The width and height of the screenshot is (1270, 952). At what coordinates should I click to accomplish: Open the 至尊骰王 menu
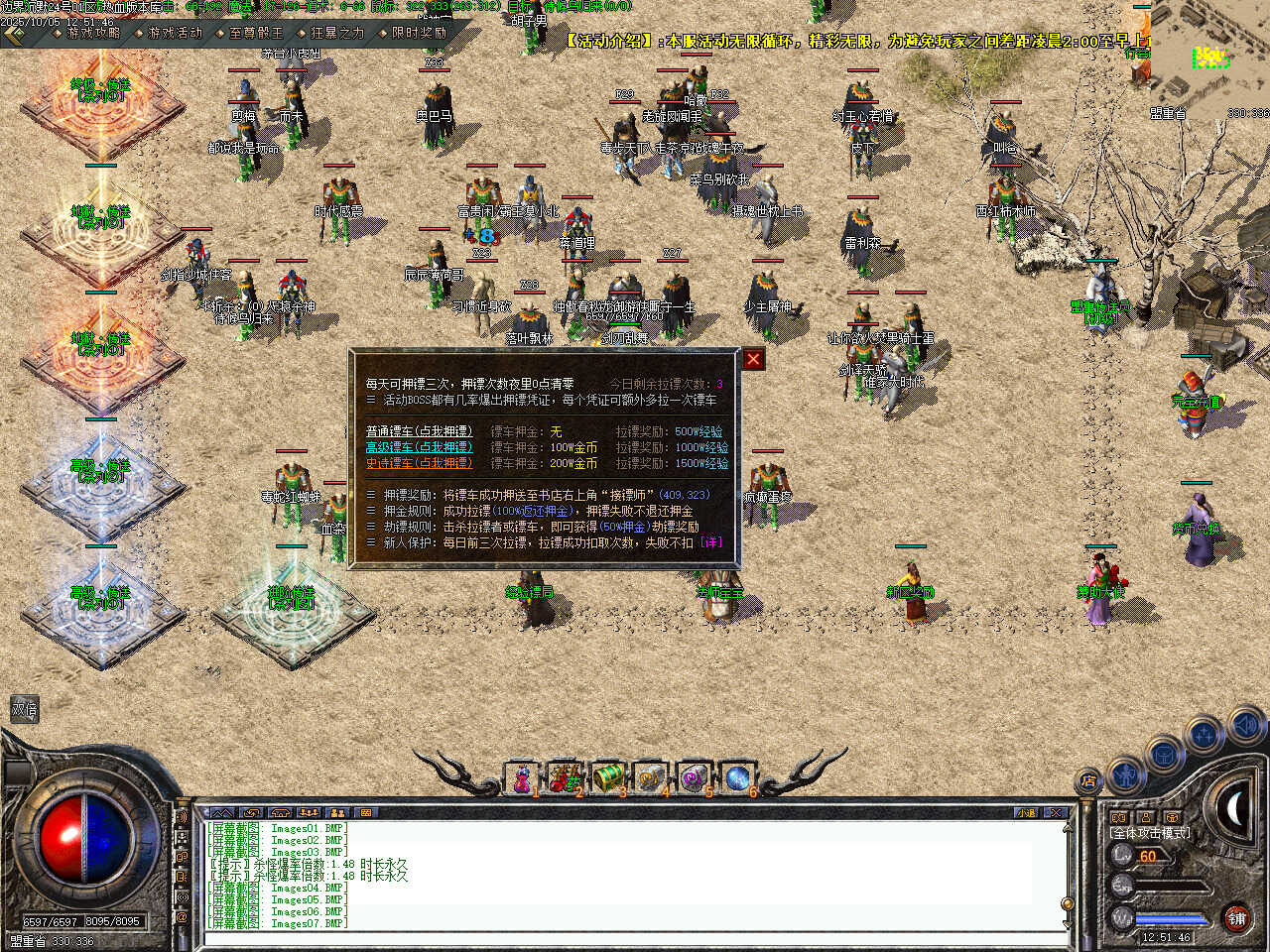tap(256, 32)
